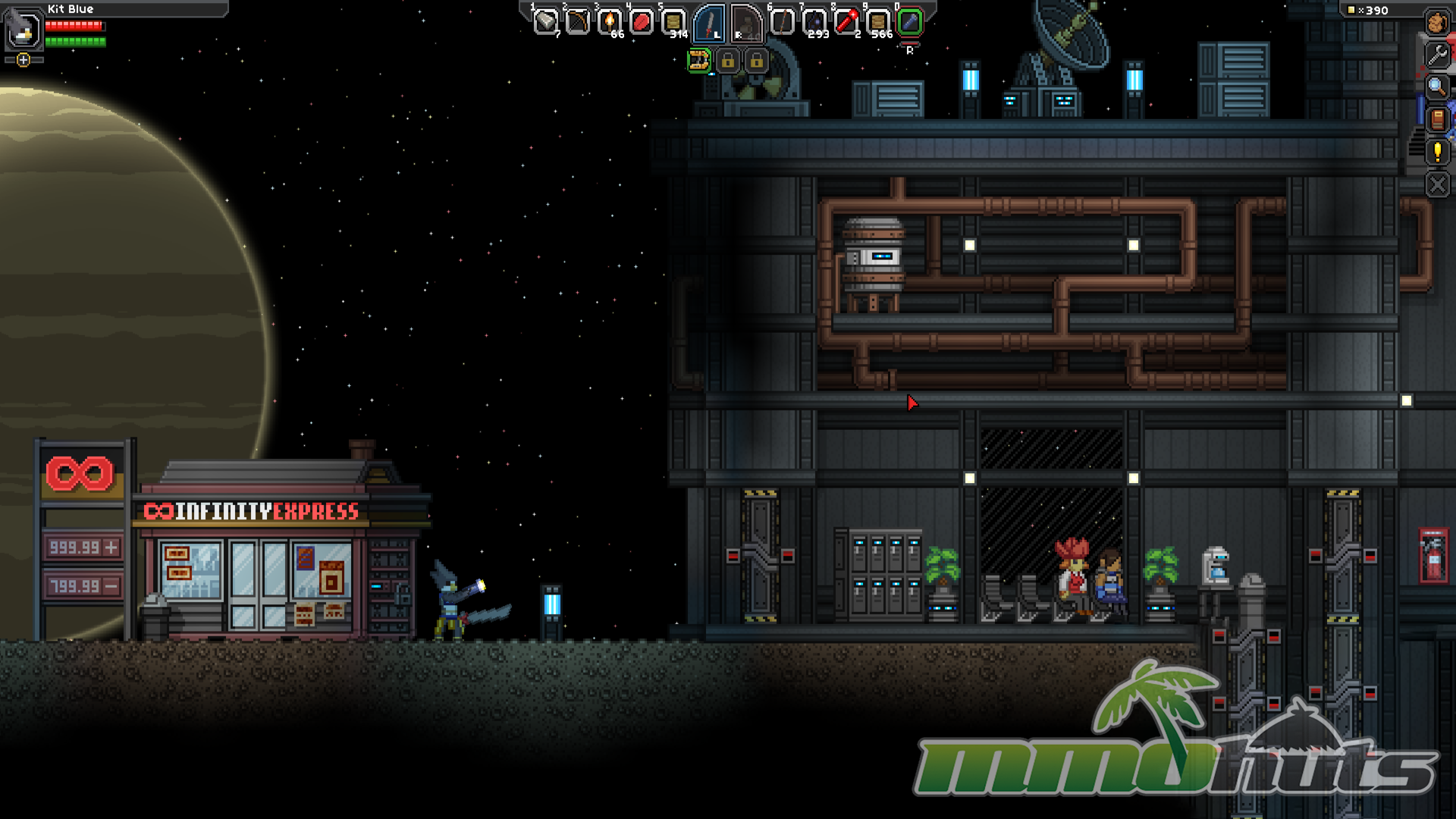The width and height of the screenshot is (1456, 819).
Task: Select the stack of 314 planks
Action: point(673,22)
